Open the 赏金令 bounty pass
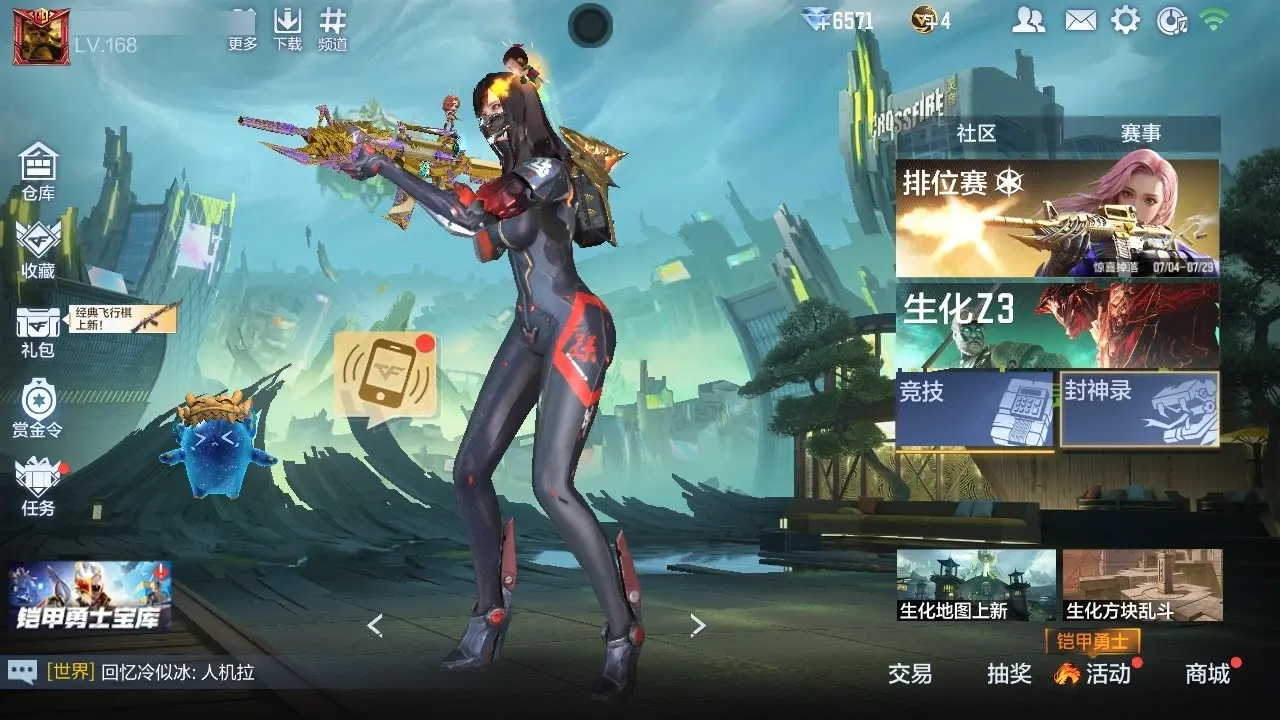The height and width of the screenshot is (720, 1280). pos(38,408)
